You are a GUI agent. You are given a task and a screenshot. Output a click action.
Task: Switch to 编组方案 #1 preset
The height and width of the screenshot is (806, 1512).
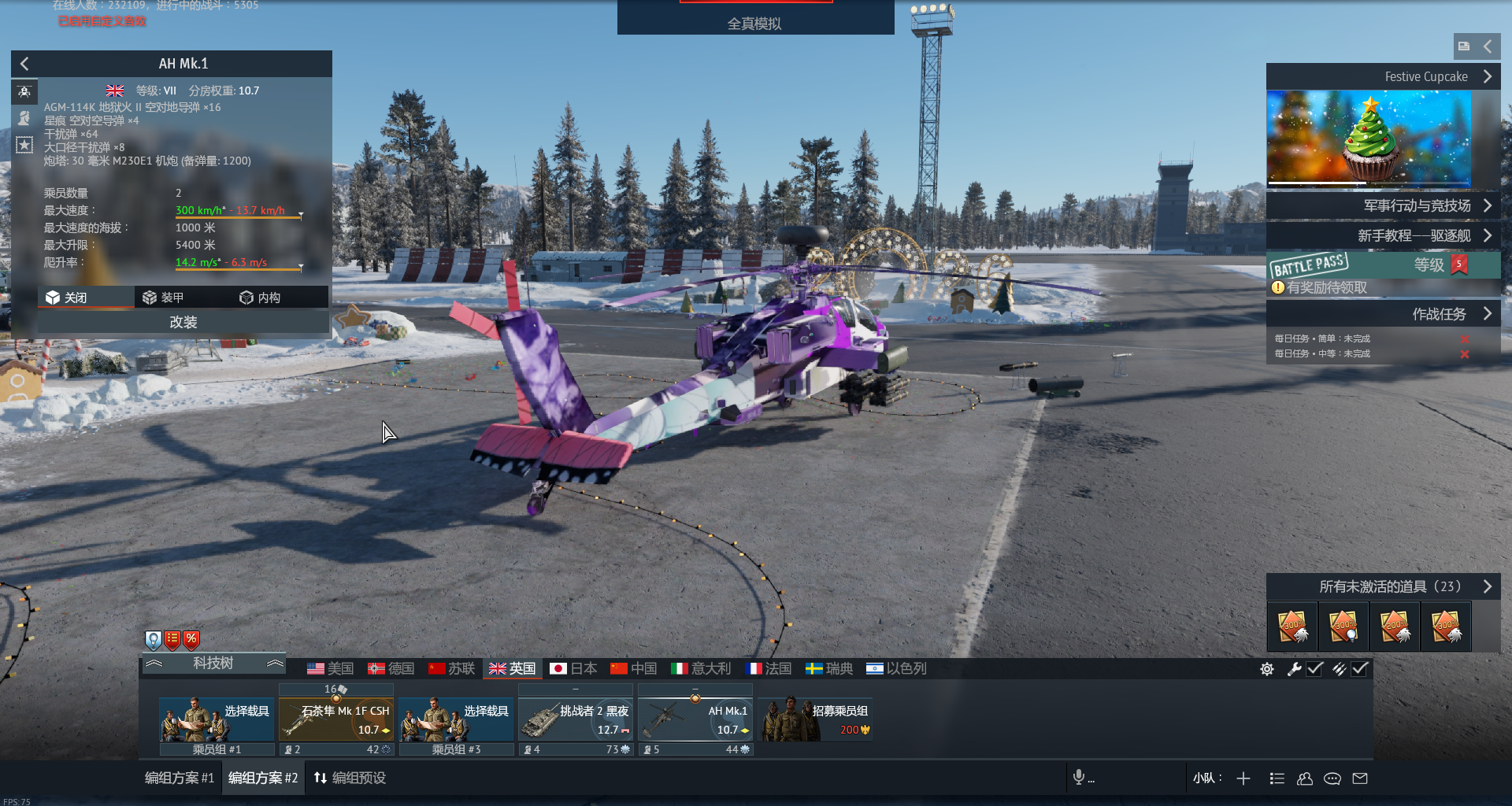point(180,778)
